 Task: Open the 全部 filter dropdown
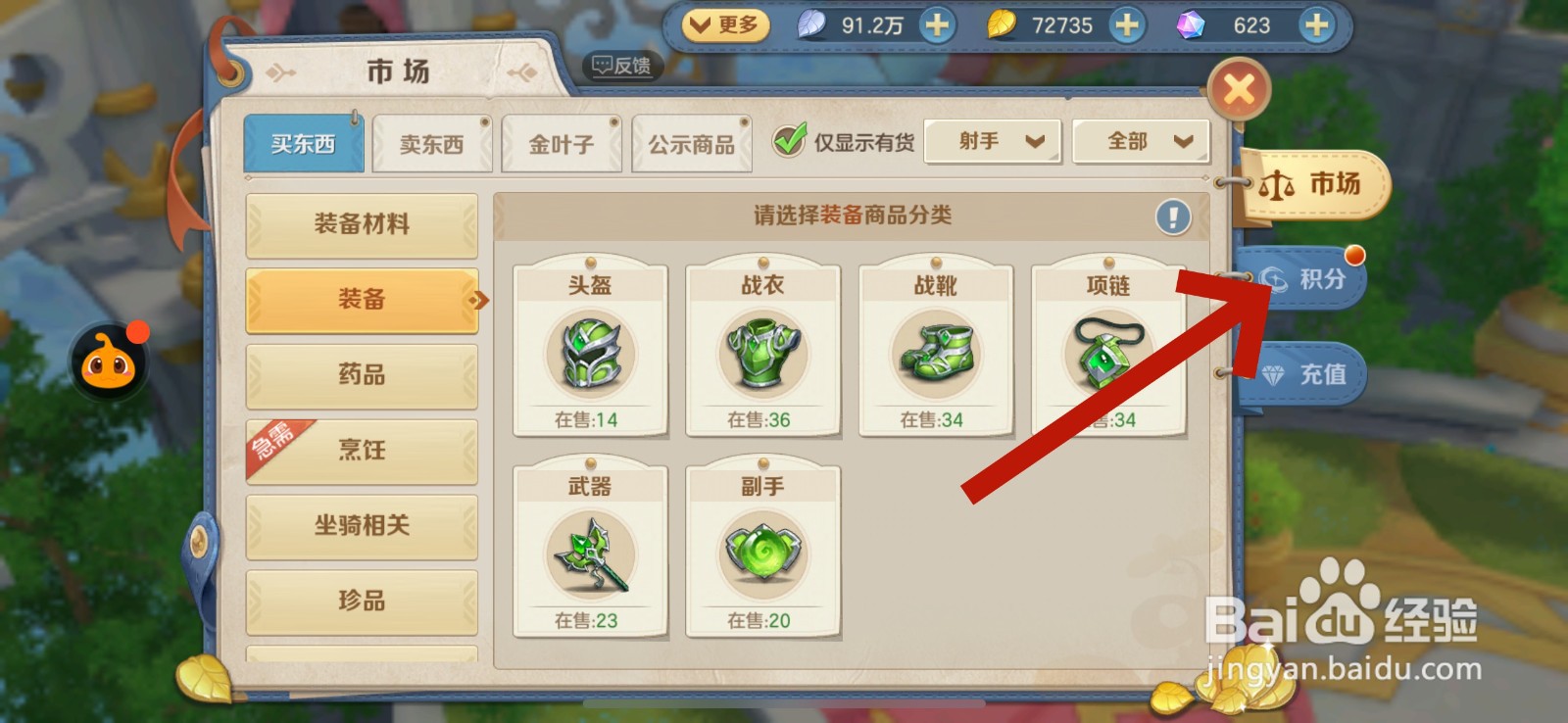click(1139, 140)
